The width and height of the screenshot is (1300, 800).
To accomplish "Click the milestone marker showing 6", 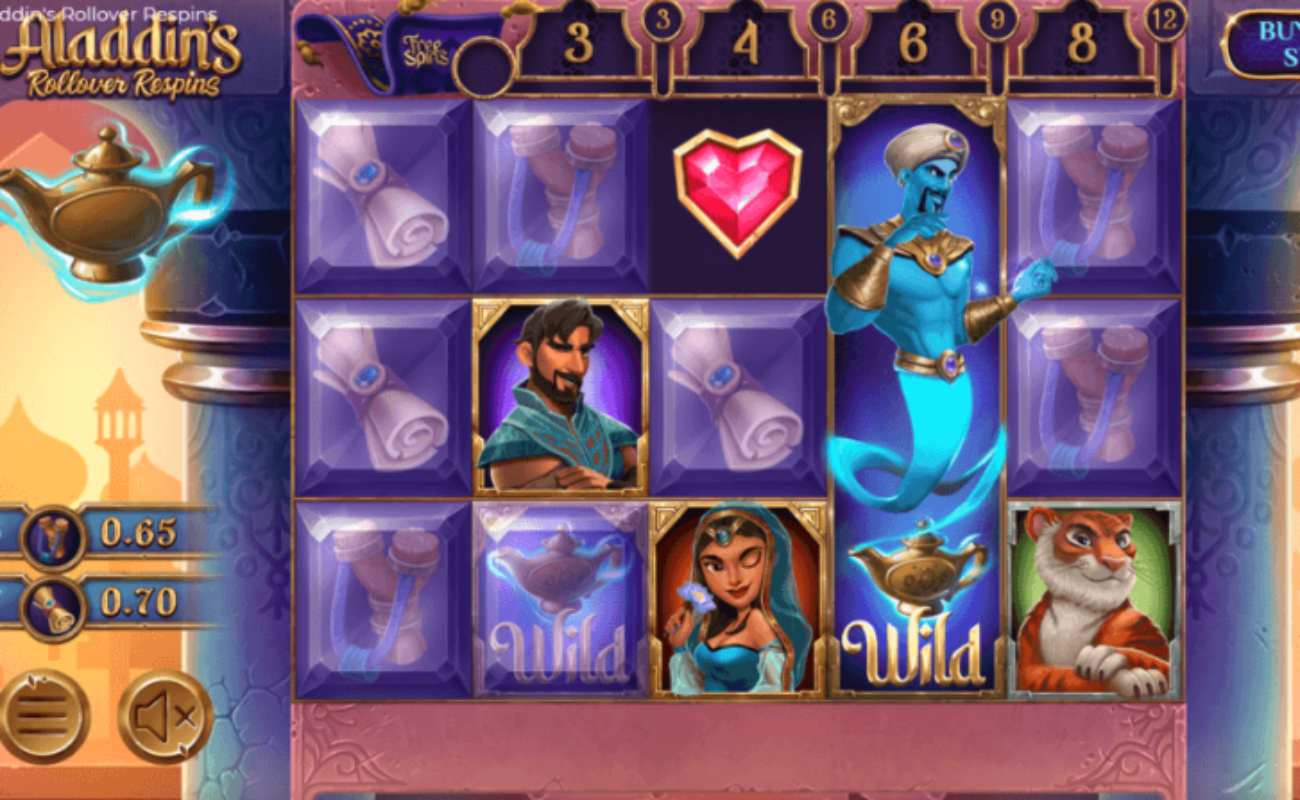I will pos(828,22).
